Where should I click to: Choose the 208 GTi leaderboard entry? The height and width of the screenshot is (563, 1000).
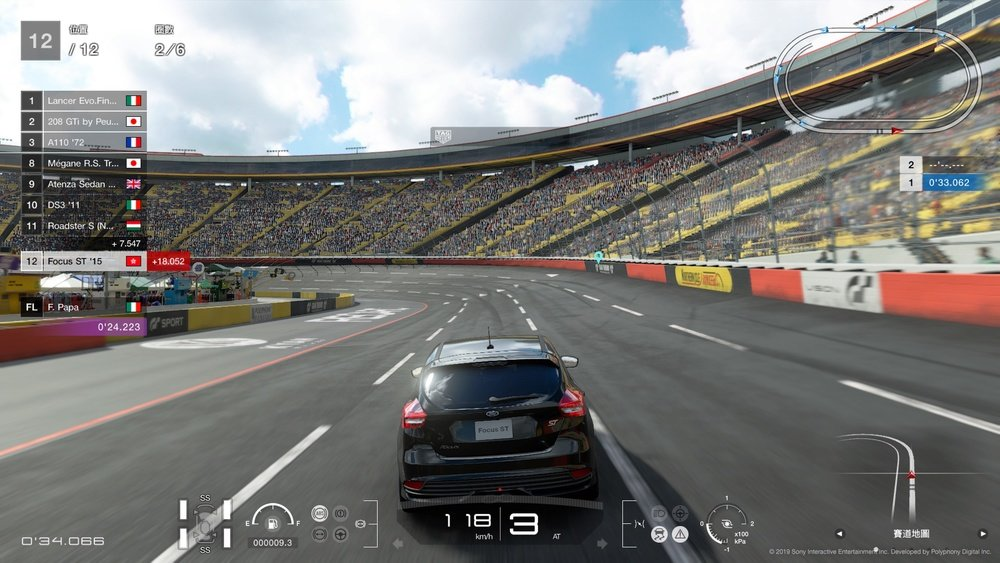pos(84,122)
